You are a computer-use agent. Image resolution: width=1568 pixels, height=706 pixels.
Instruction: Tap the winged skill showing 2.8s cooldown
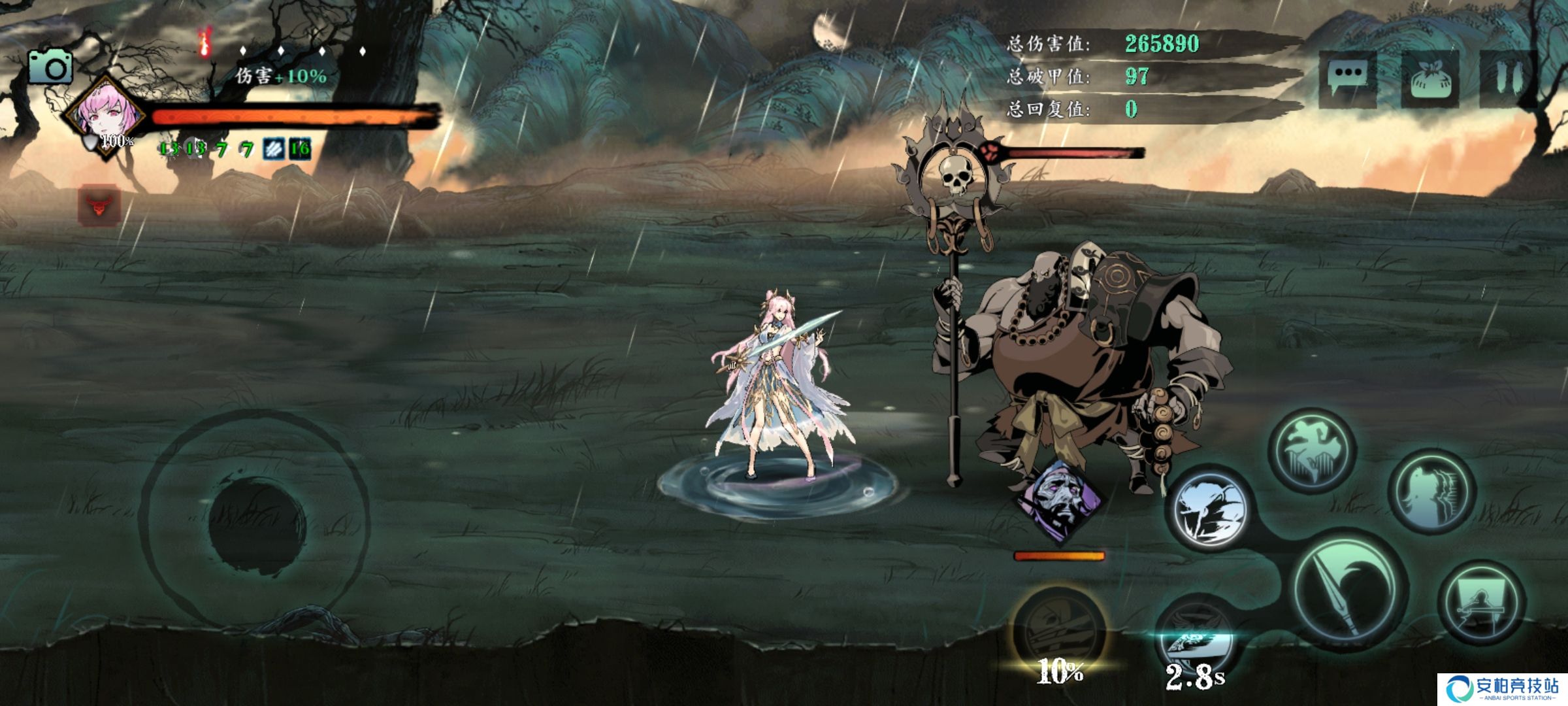(x=1194, y=637)
